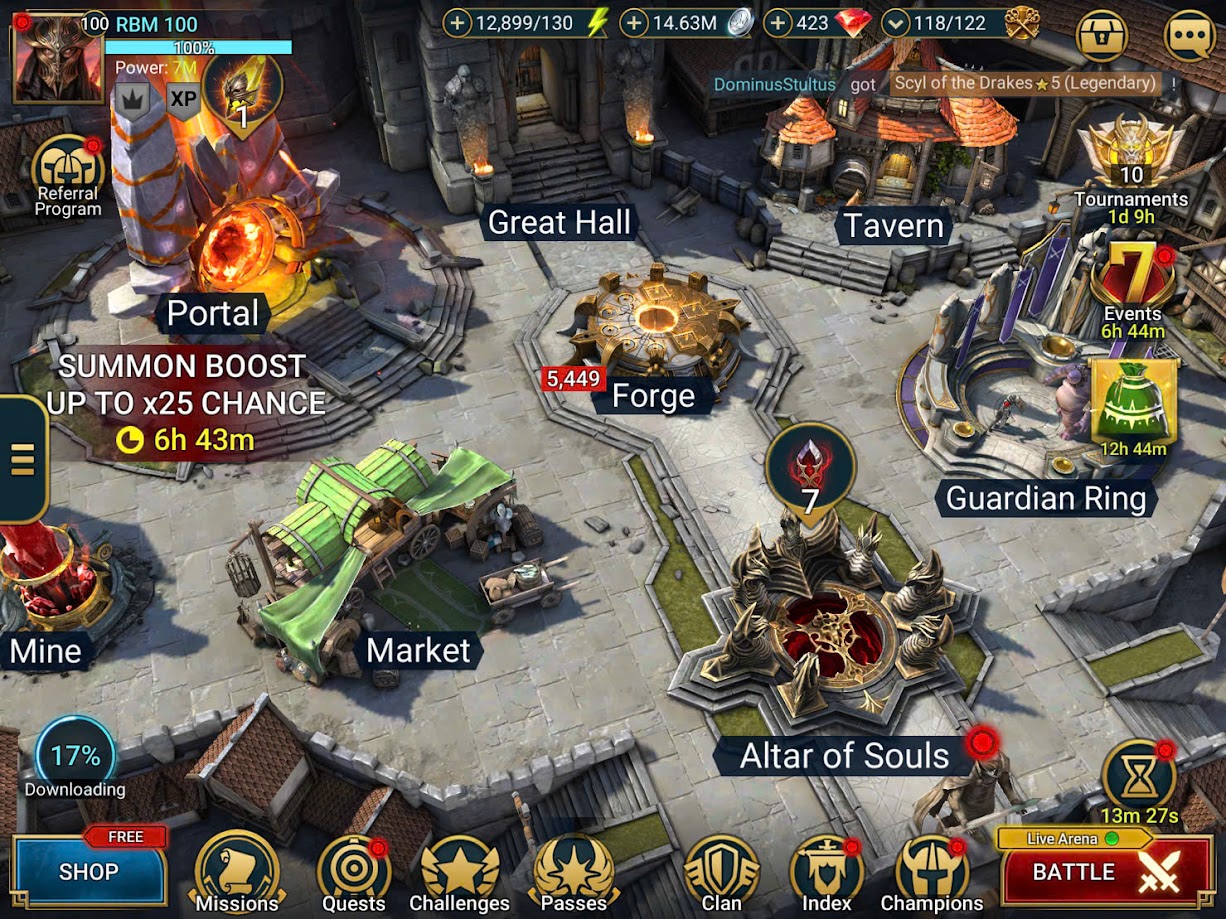Open the chat speech bubble button

click(1190, 36)
